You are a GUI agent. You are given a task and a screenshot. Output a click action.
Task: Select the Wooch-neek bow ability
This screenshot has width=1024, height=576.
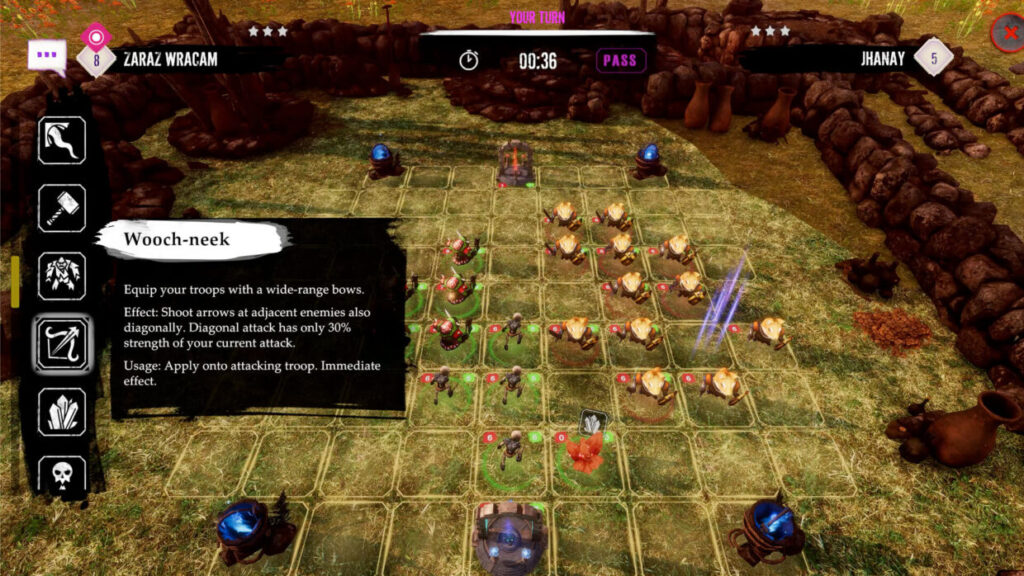coord(62,343)
